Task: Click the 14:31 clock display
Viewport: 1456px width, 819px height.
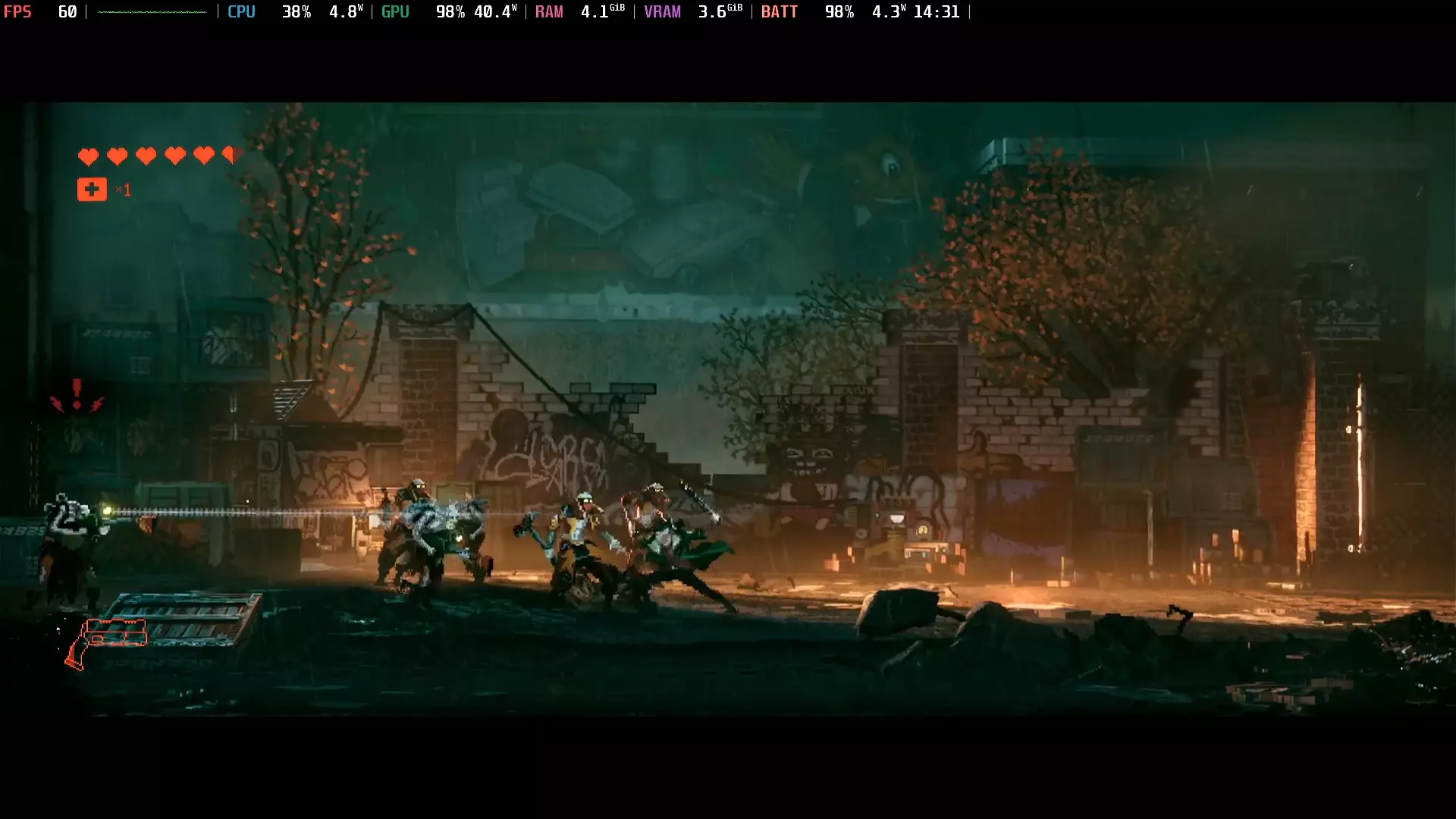Action: [938, 11]
